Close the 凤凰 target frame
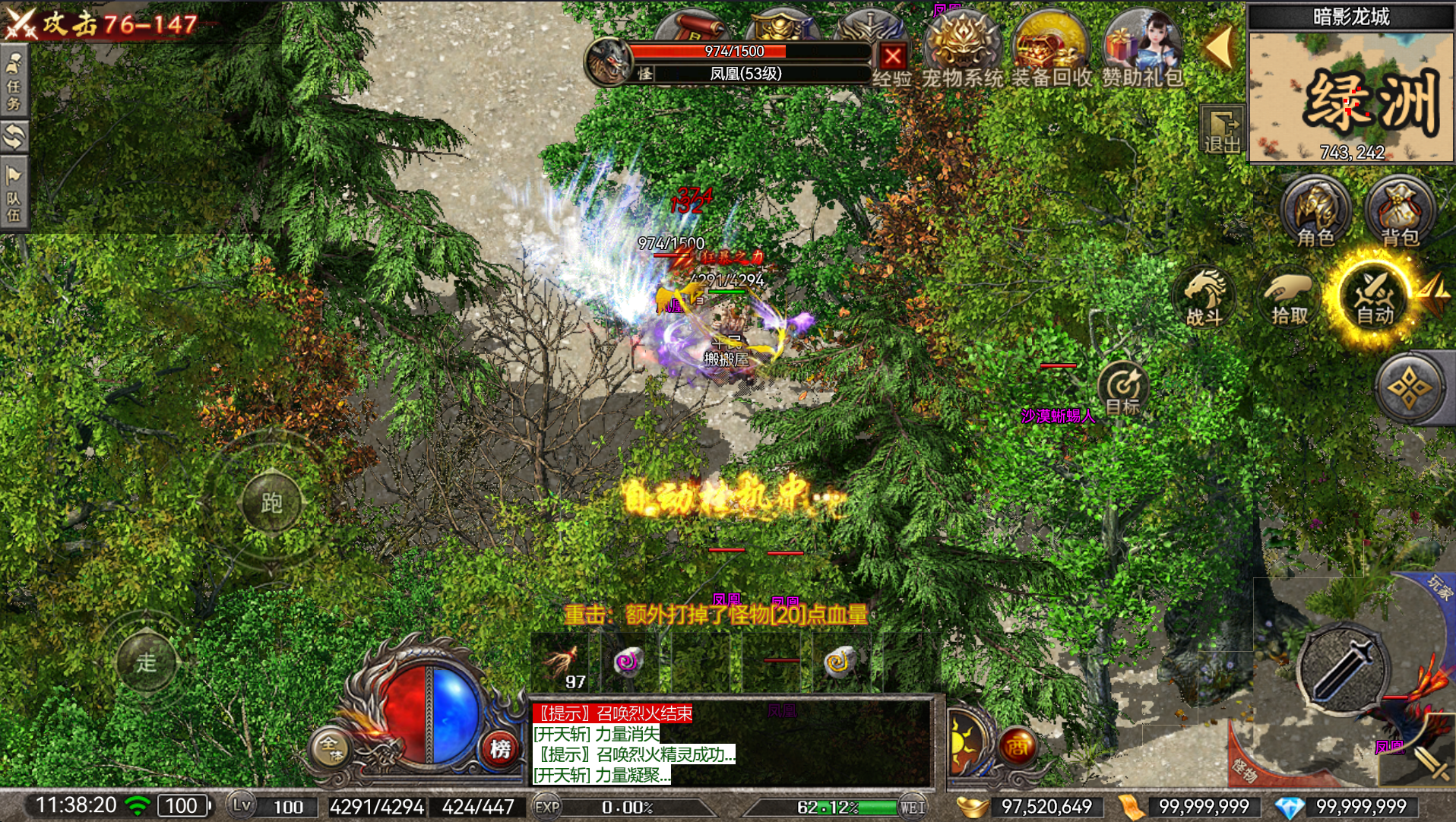 [x=893, y=56]
